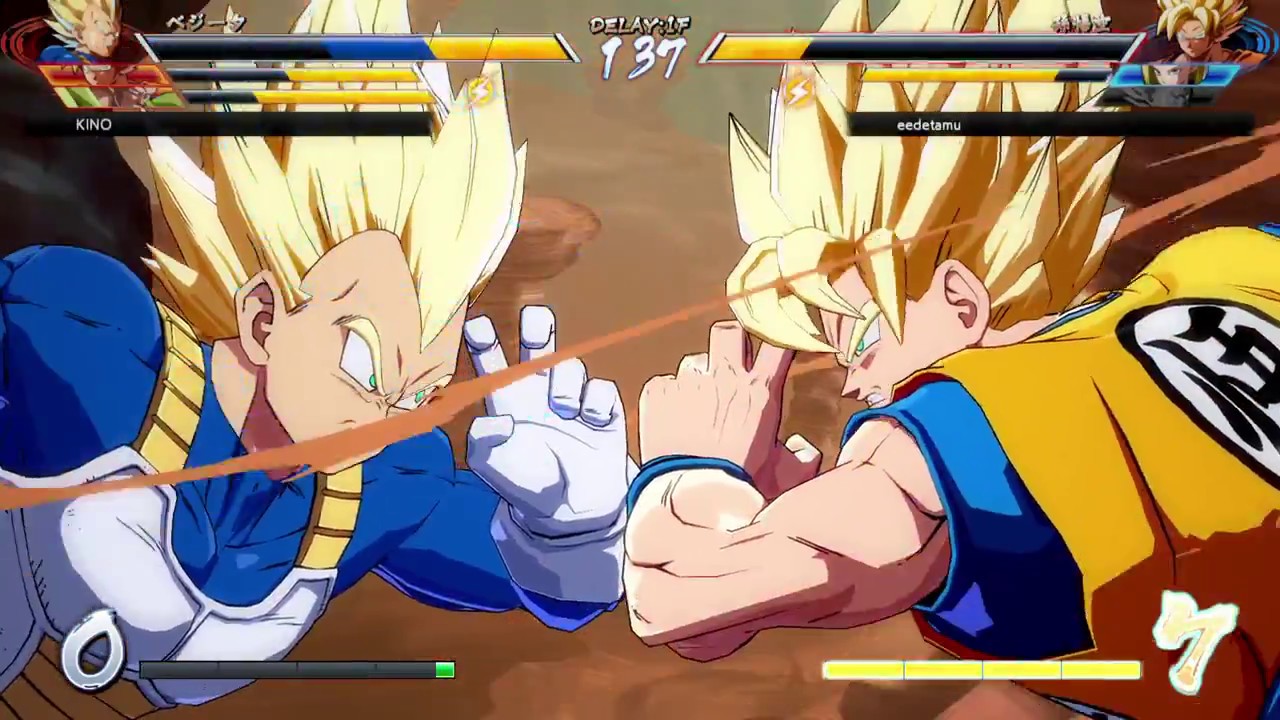Select the match timer showing 137
1280x720 pixels.
click(640, 58)
